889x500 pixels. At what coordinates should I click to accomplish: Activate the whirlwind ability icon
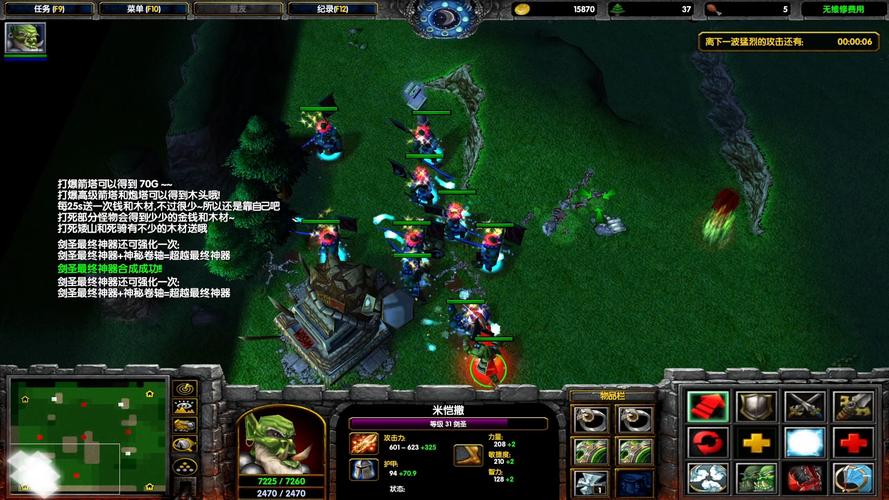pos(705,478)
